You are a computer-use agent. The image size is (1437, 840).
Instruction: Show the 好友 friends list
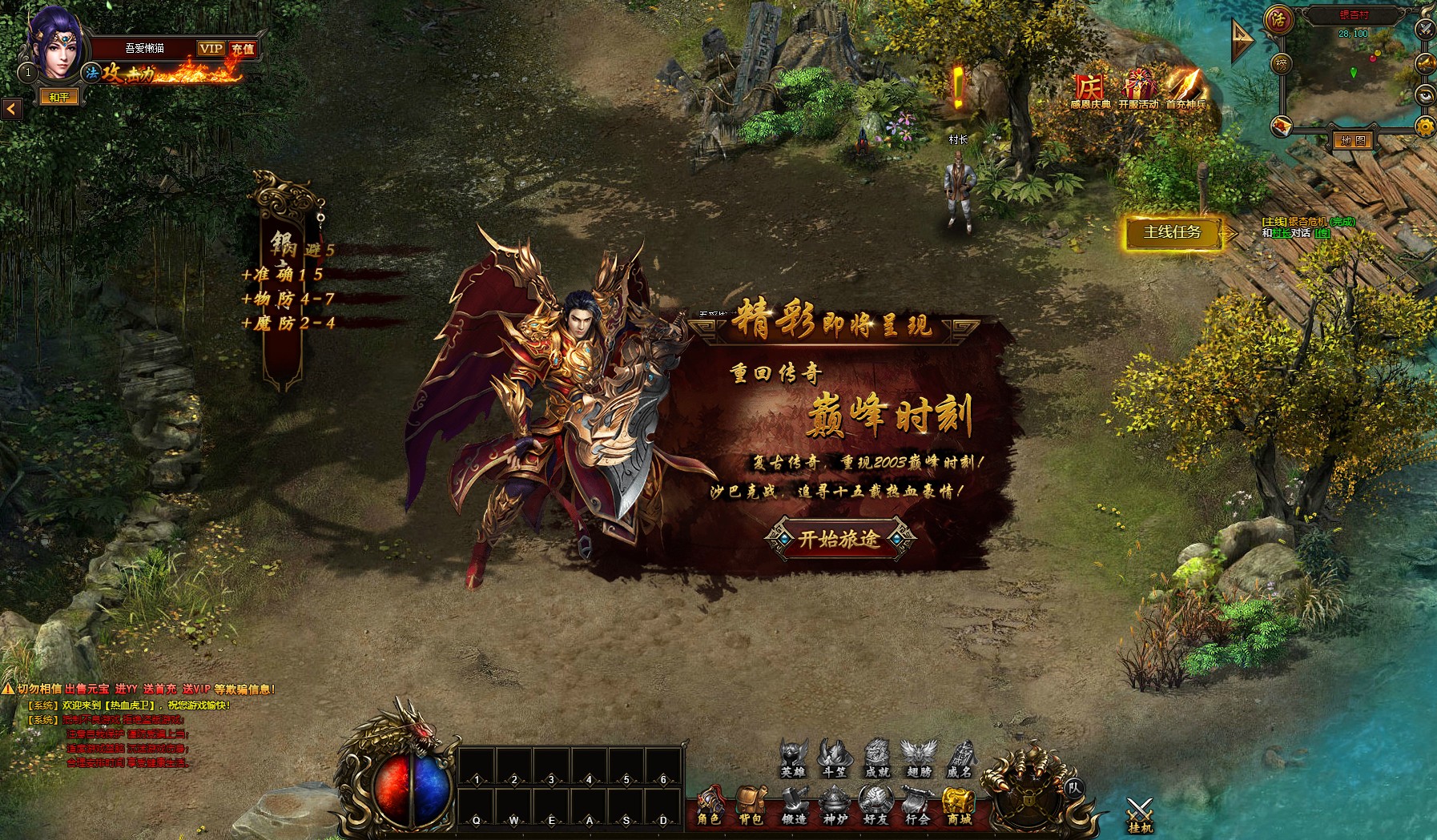tap(875, 804)
